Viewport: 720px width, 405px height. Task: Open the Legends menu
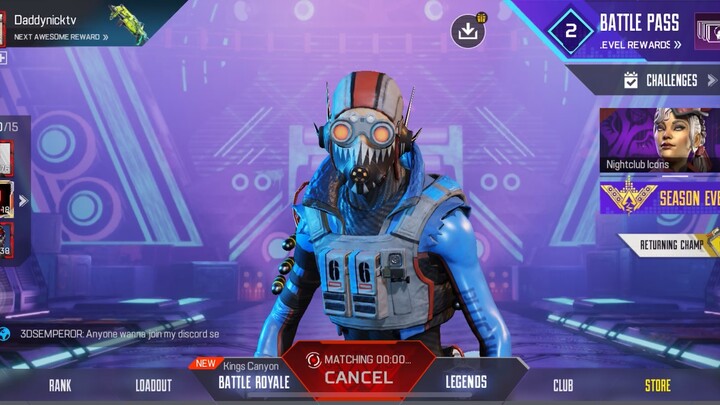[x=466, y=381]
